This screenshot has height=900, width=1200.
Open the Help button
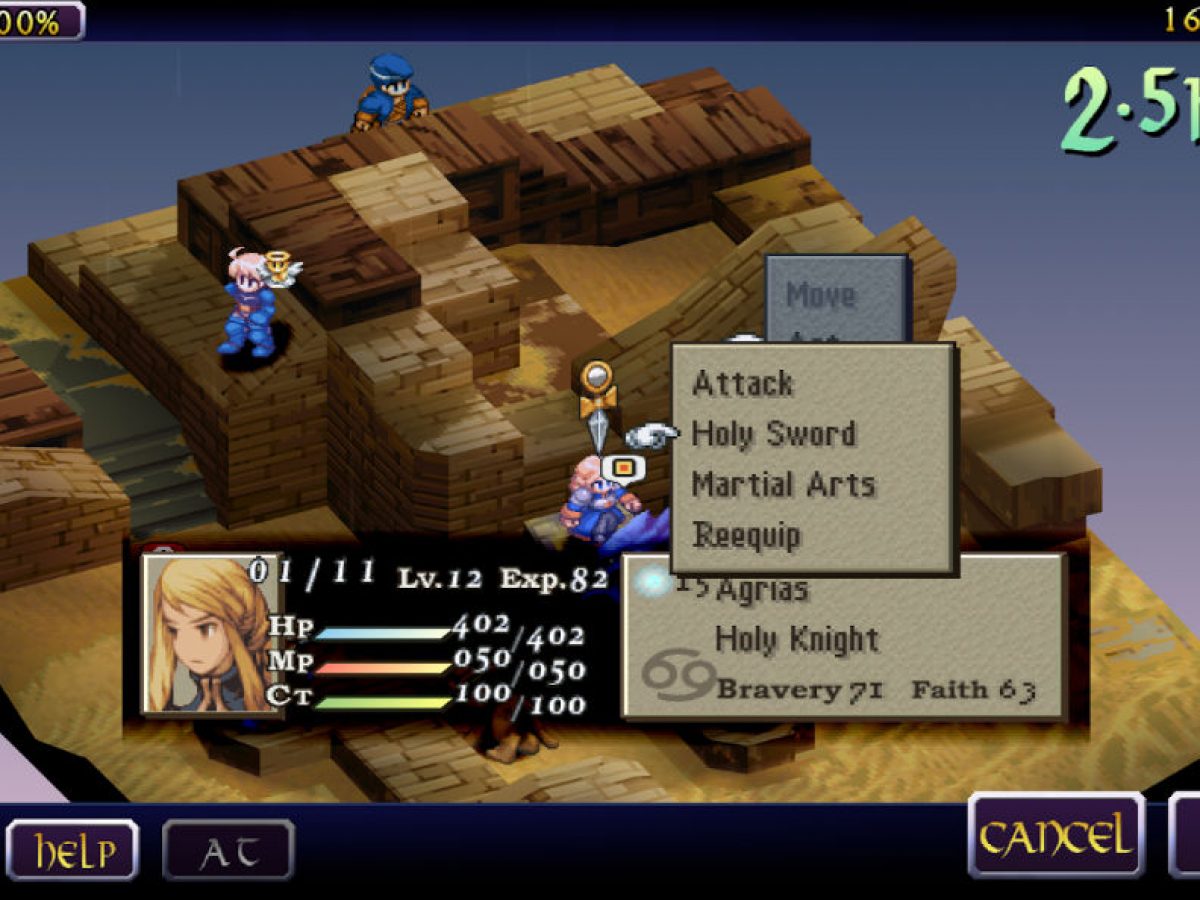click(72, 851)
